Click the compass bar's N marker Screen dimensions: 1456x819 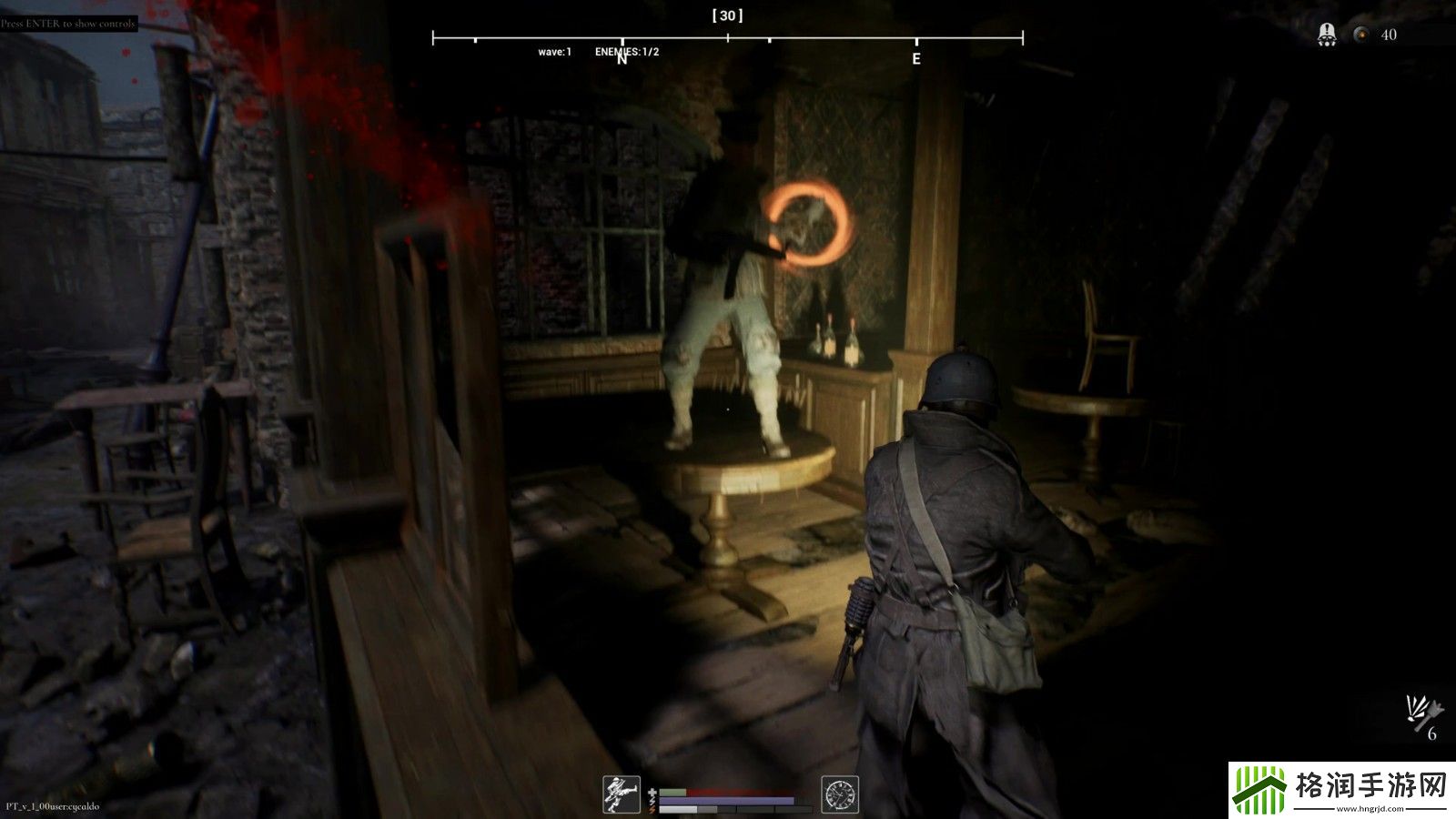tap(622, 58)
